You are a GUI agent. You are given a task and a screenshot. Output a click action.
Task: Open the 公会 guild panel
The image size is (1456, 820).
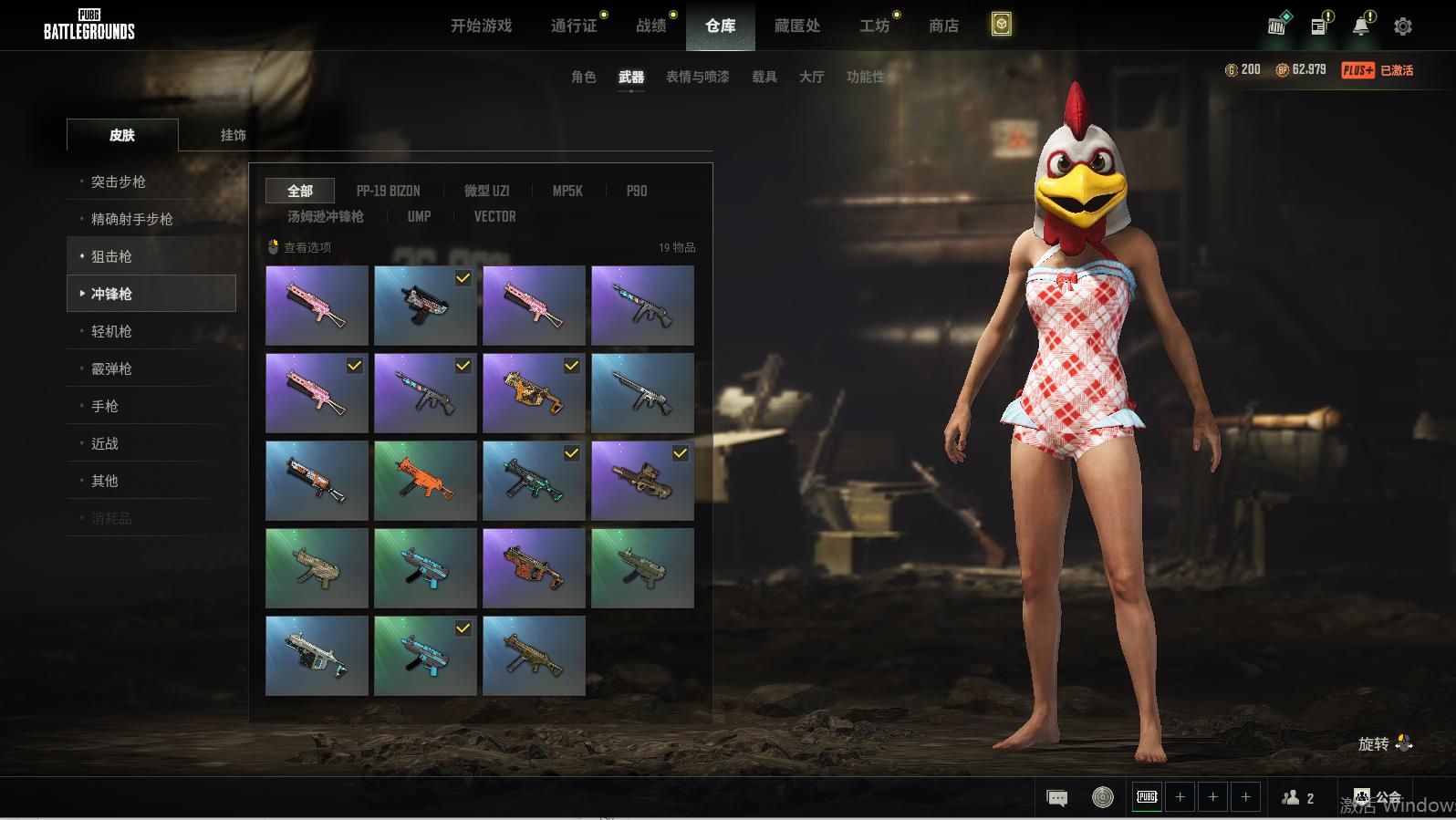tap(1378, 797)
